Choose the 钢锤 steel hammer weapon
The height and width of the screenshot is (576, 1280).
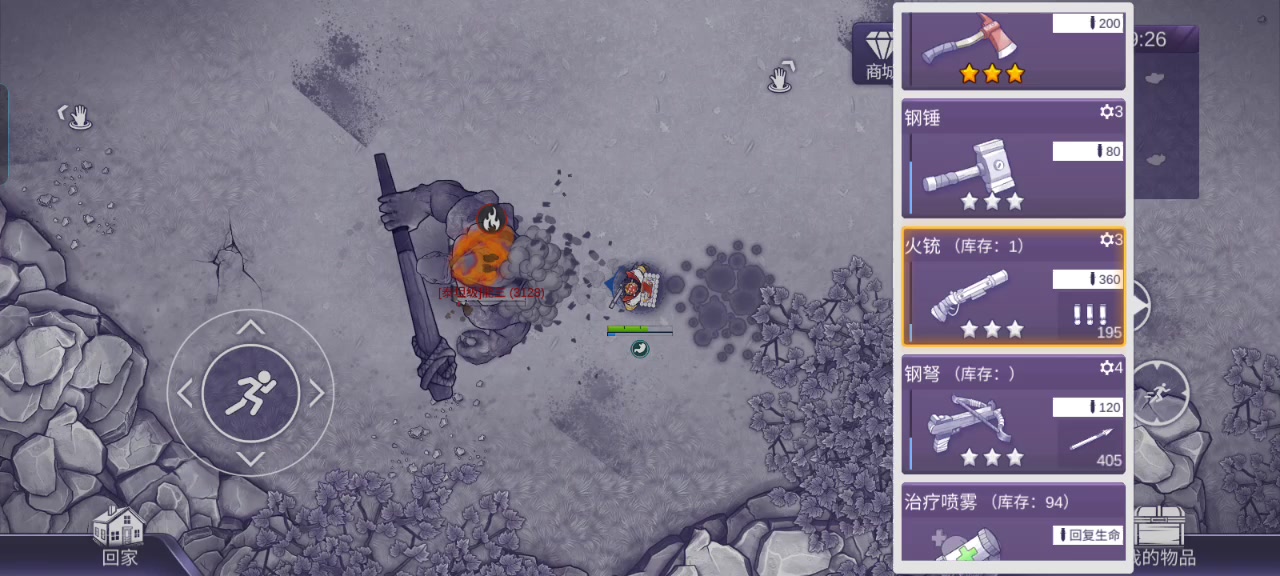[1013, 158]
